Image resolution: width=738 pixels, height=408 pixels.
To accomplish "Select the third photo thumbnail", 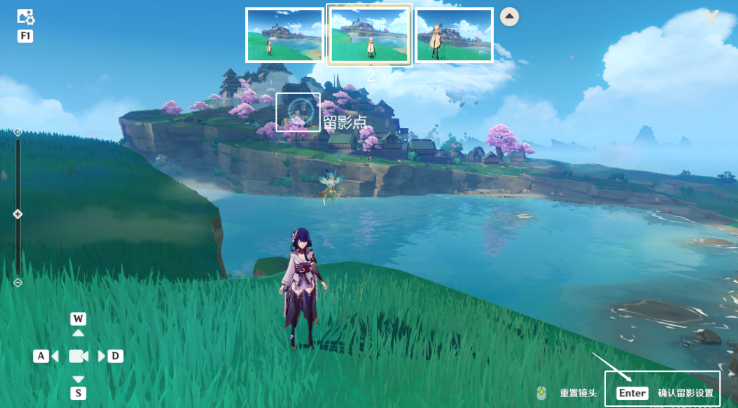I will (454, 35).
